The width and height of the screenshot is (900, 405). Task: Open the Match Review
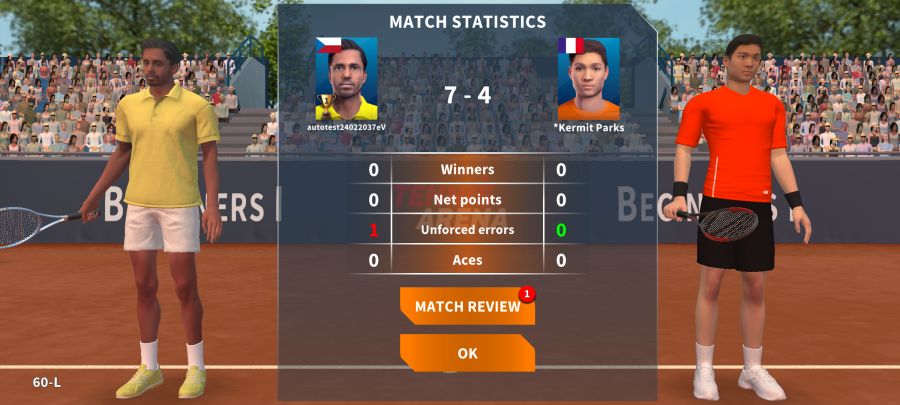[467, 306]
